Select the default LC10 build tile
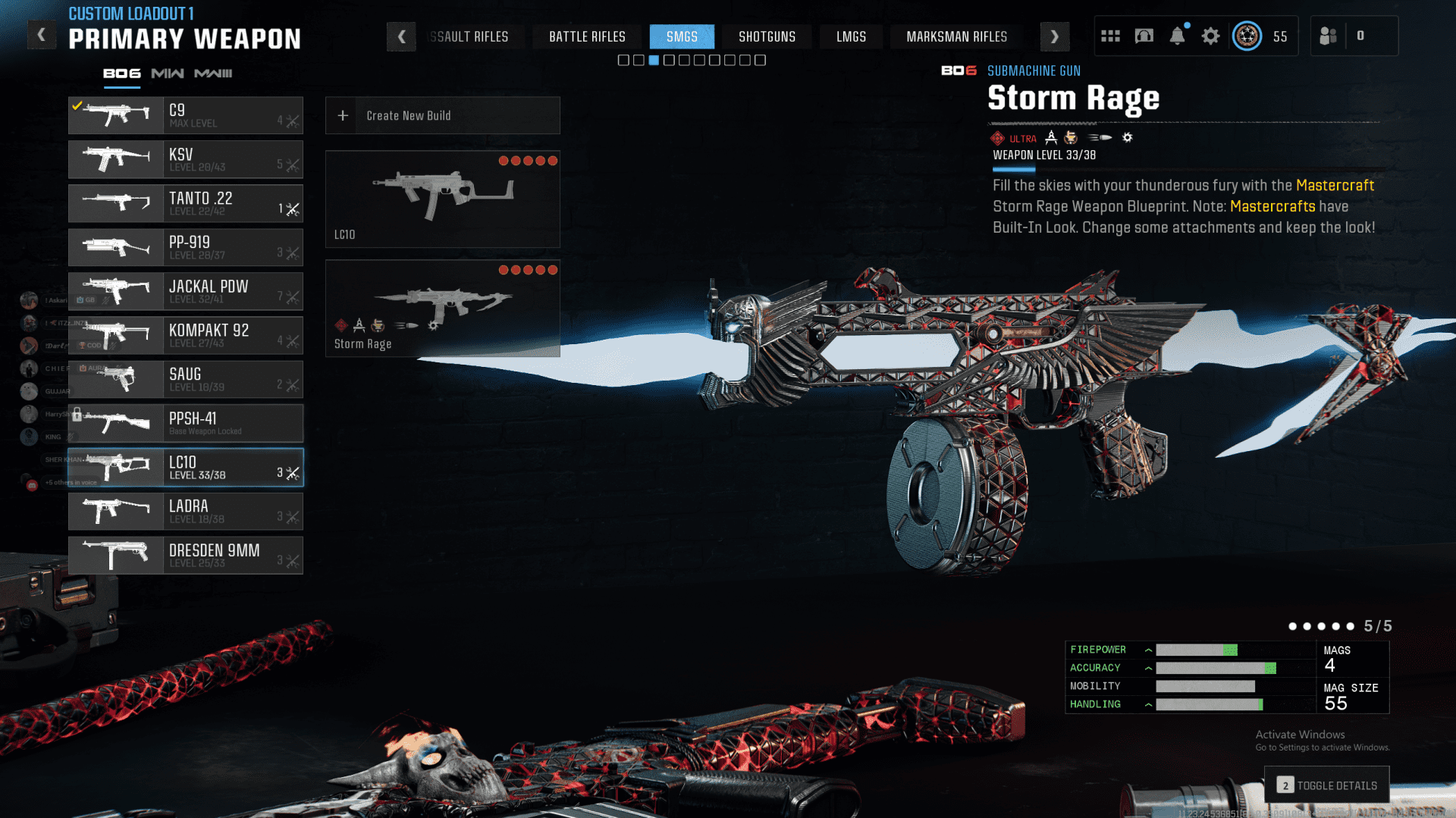1456x818 pixels. (442, 199)
